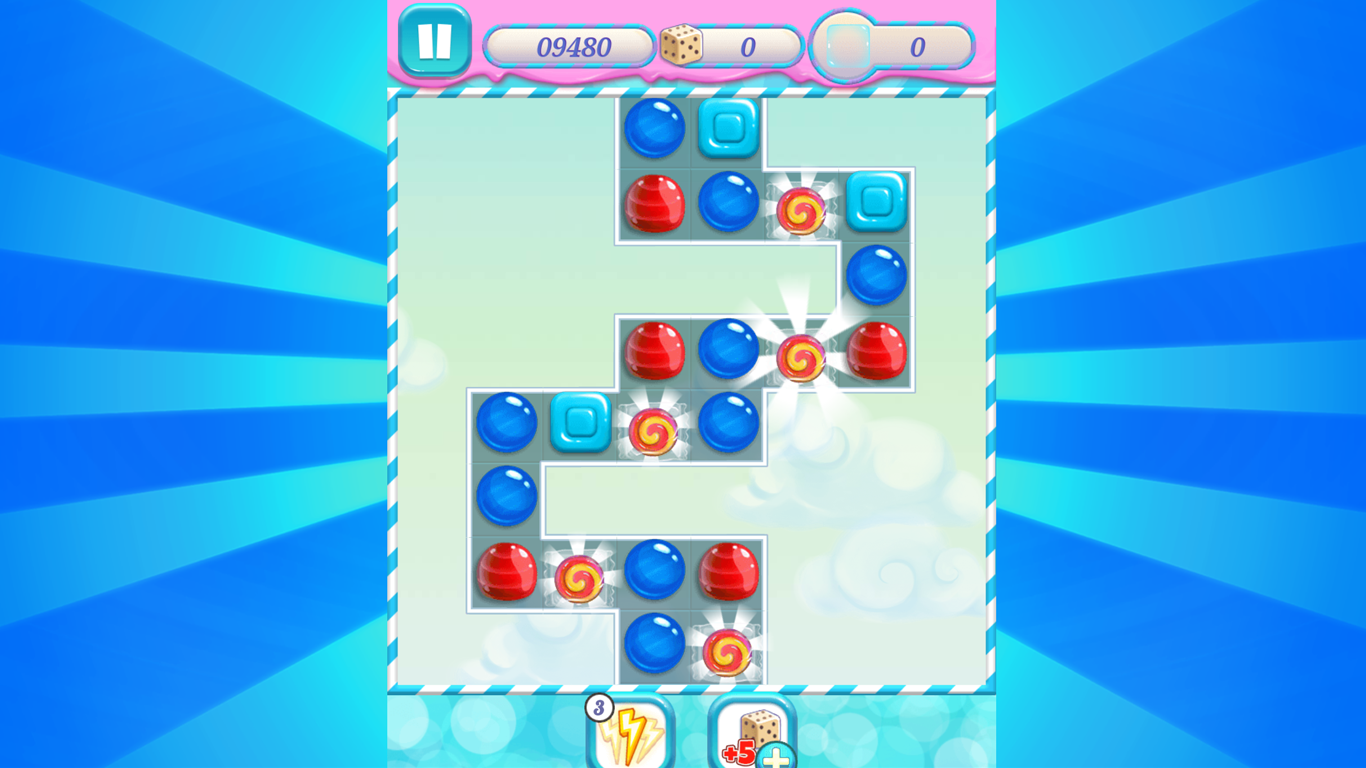Select the wrapped swirl candy in the middle row
The width and height of the screenshot is (1366, 768).
656,430
